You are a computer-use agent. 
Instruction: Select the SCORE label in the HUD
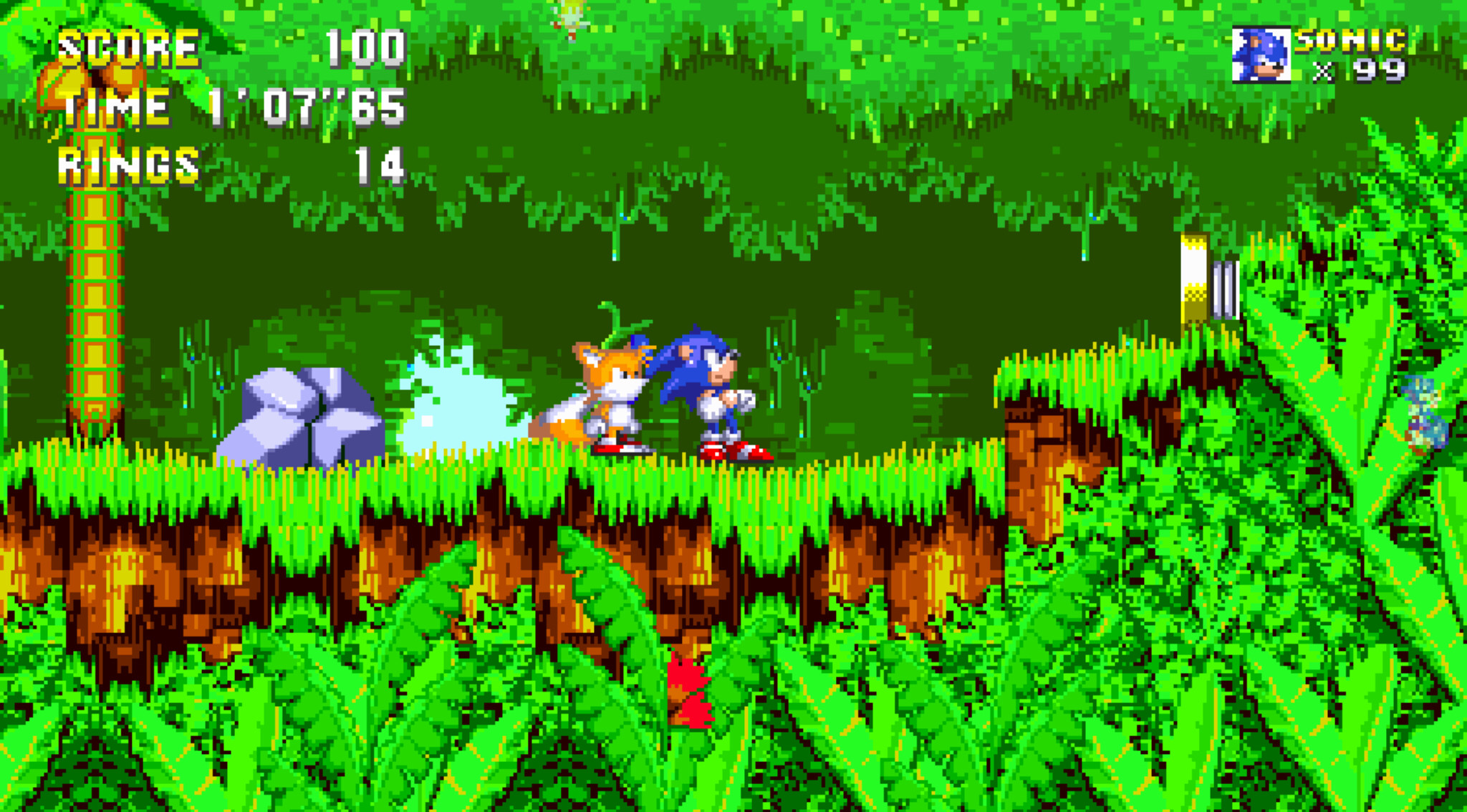(129, 47)
